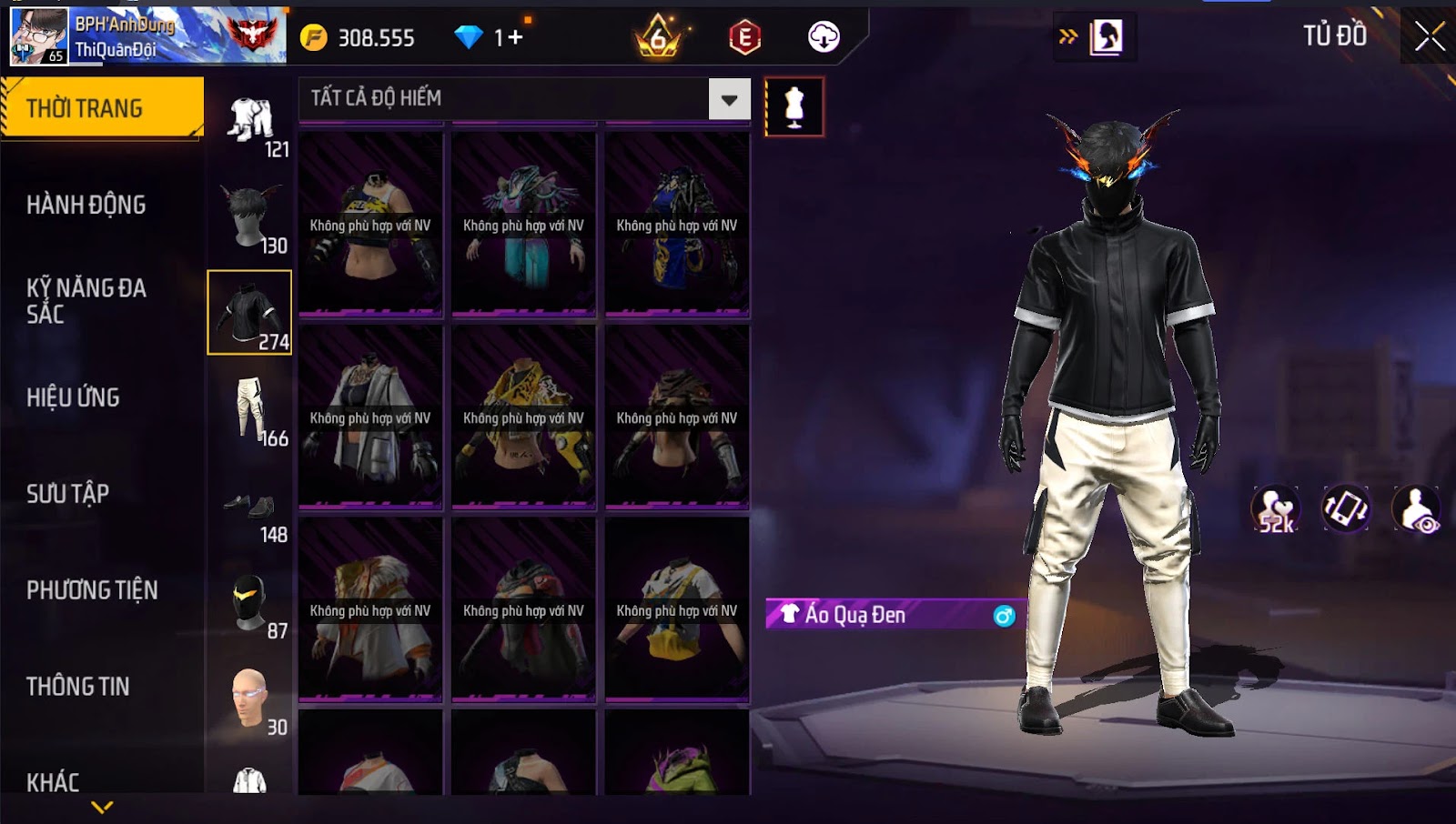Click the mannequin preview button
The height and width of the screenshot is (824, 1456).
(x=794, y=107)
